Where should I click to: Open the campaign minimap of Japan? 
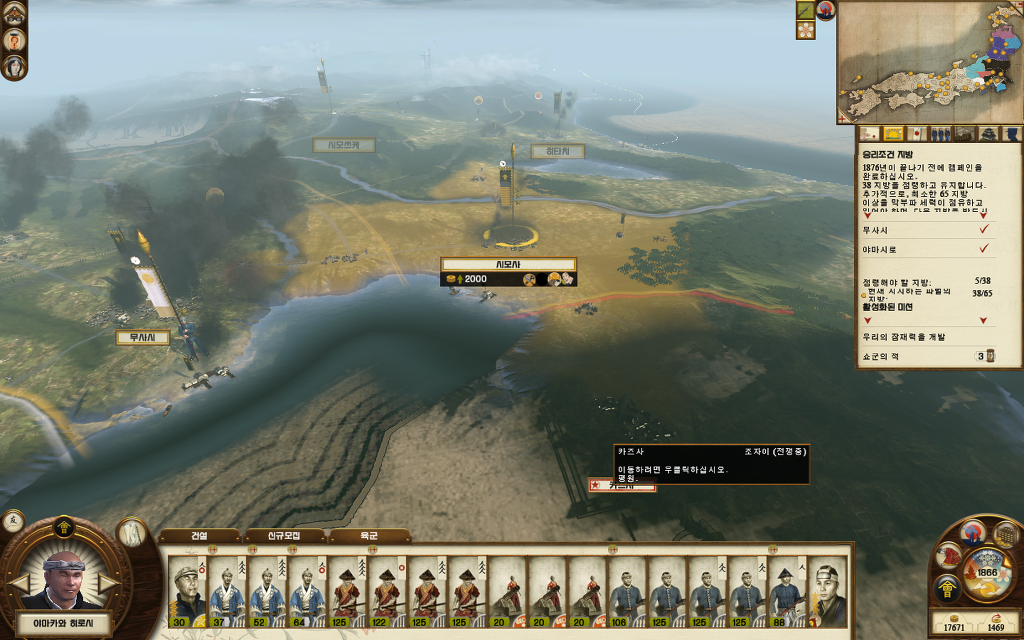(928, 62)
